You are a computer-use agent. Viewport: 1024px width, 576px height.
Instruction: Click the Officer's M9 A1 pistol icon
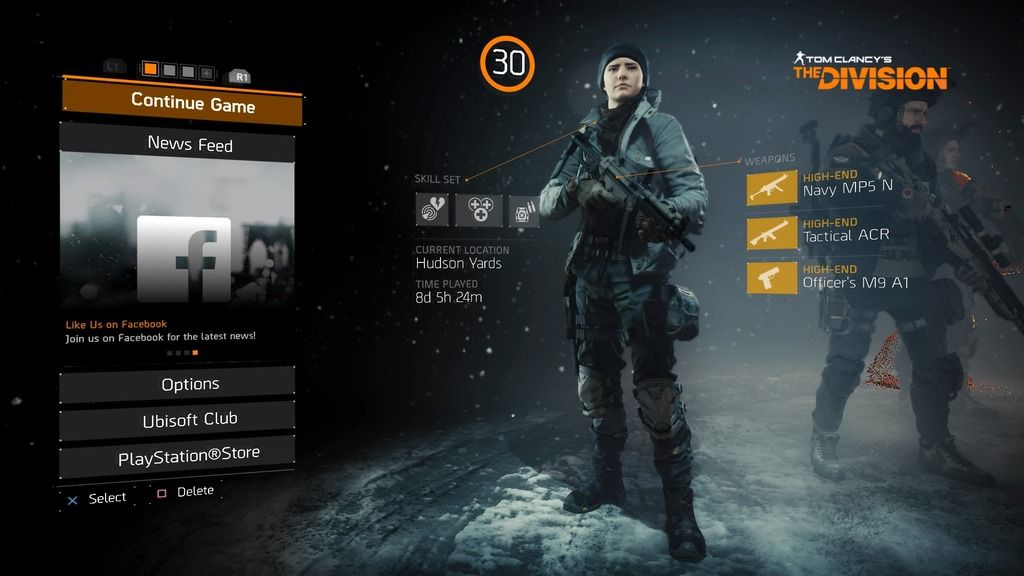(772, 278)
